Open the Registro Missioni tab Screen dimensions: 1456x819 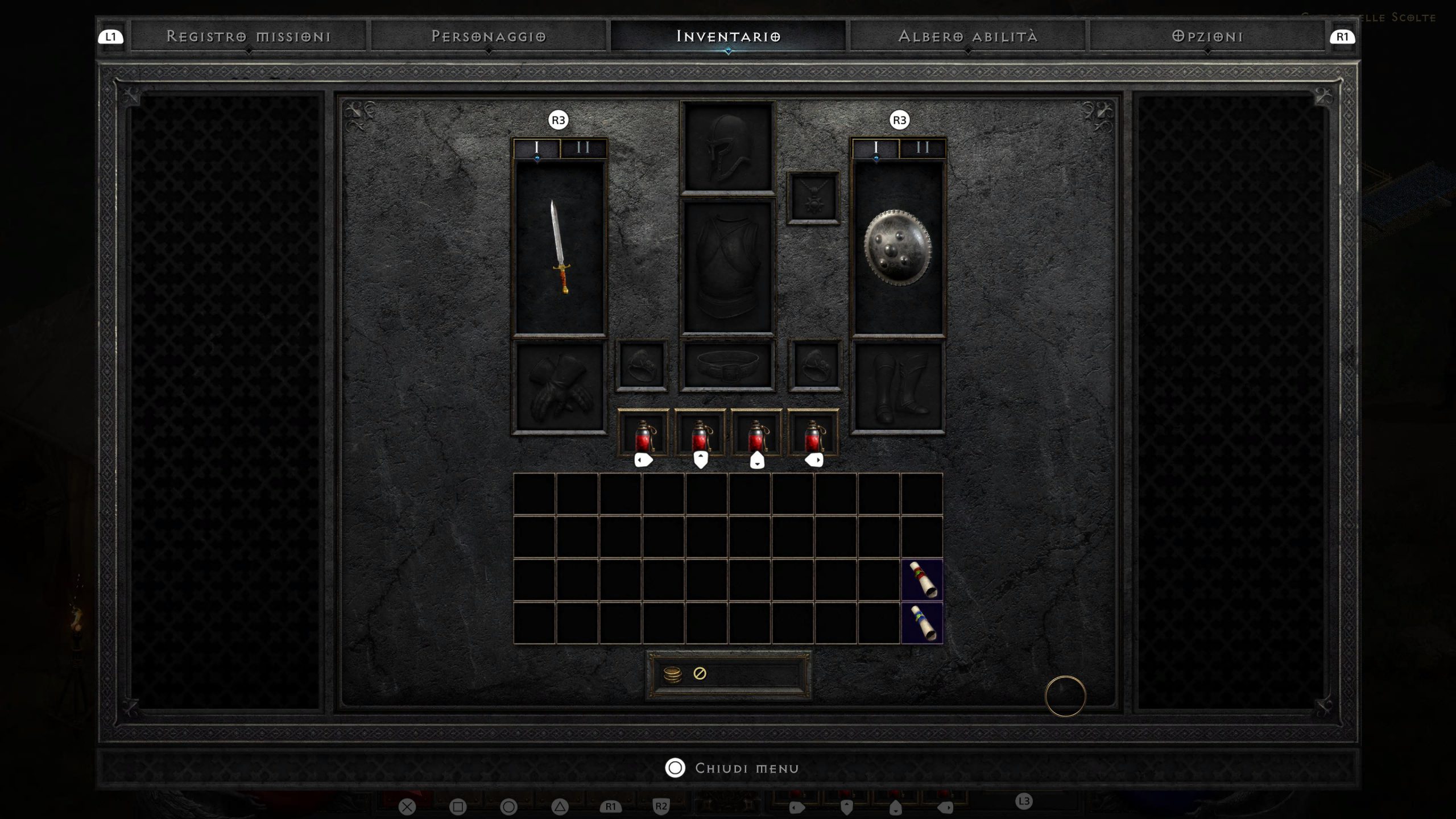249,36
